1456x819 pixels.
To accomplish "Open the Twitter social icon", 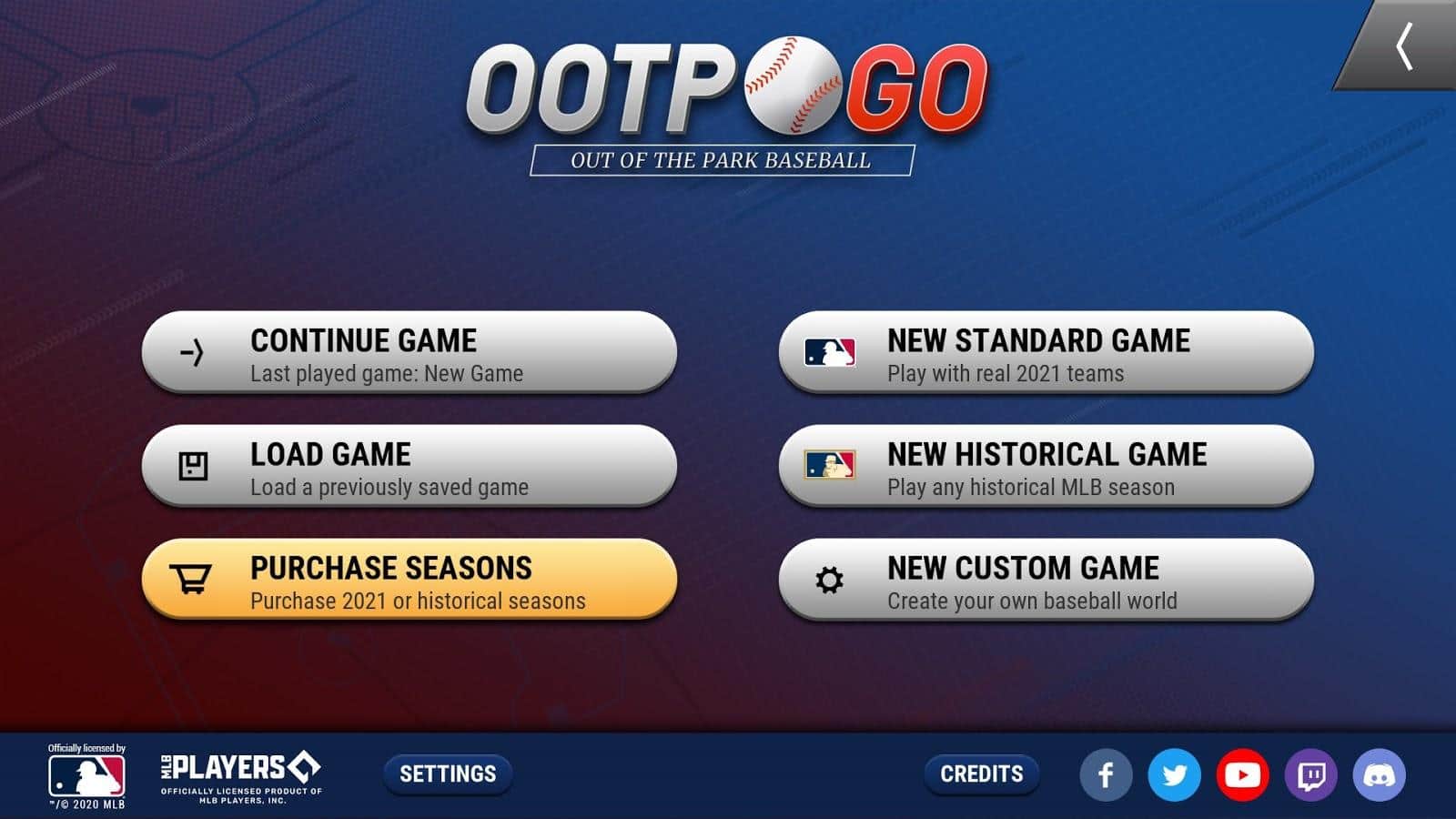I will pyautogui.click(x=1175, y=774).
